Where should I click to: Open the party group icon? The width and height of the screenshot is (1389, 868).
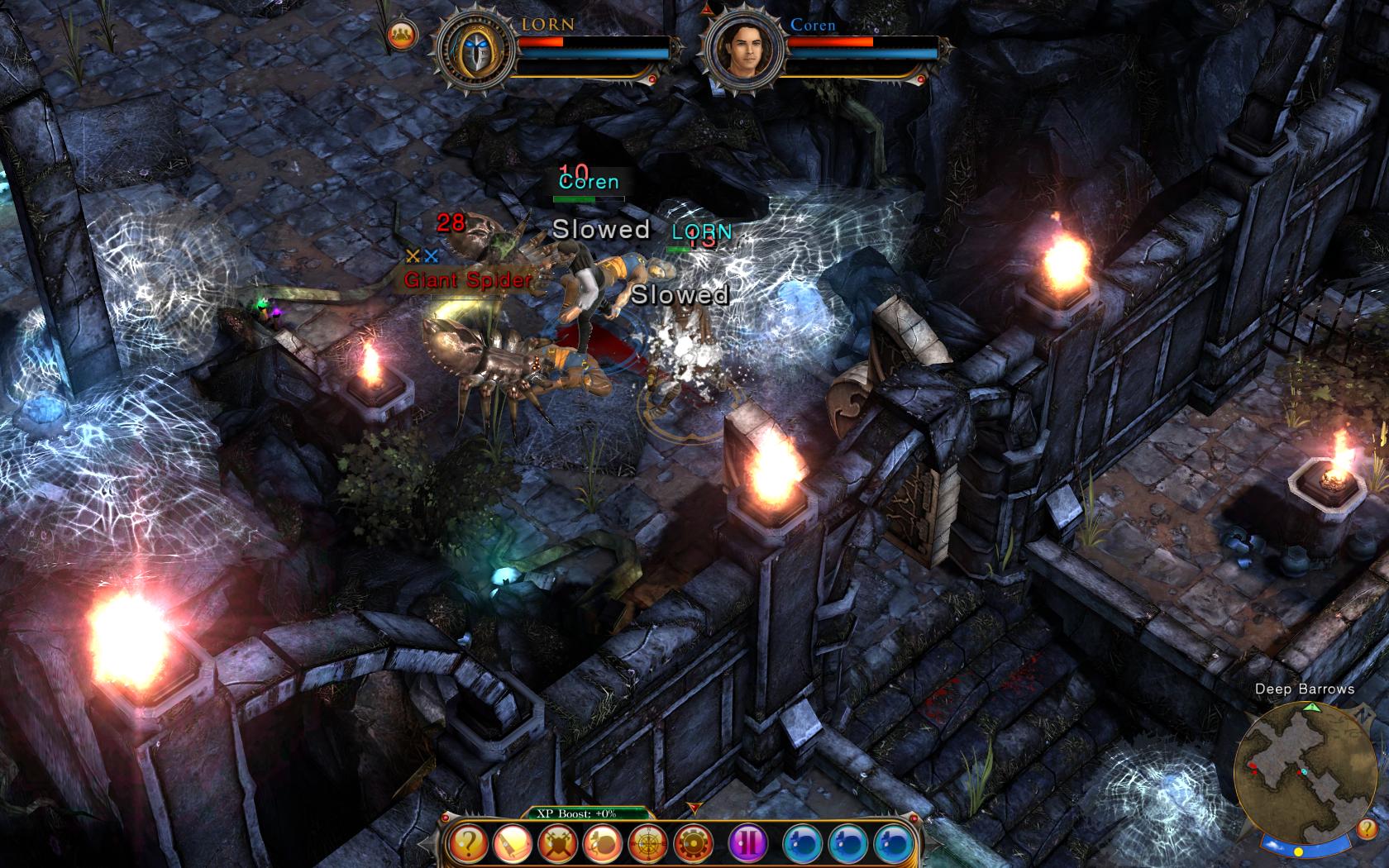403,35
